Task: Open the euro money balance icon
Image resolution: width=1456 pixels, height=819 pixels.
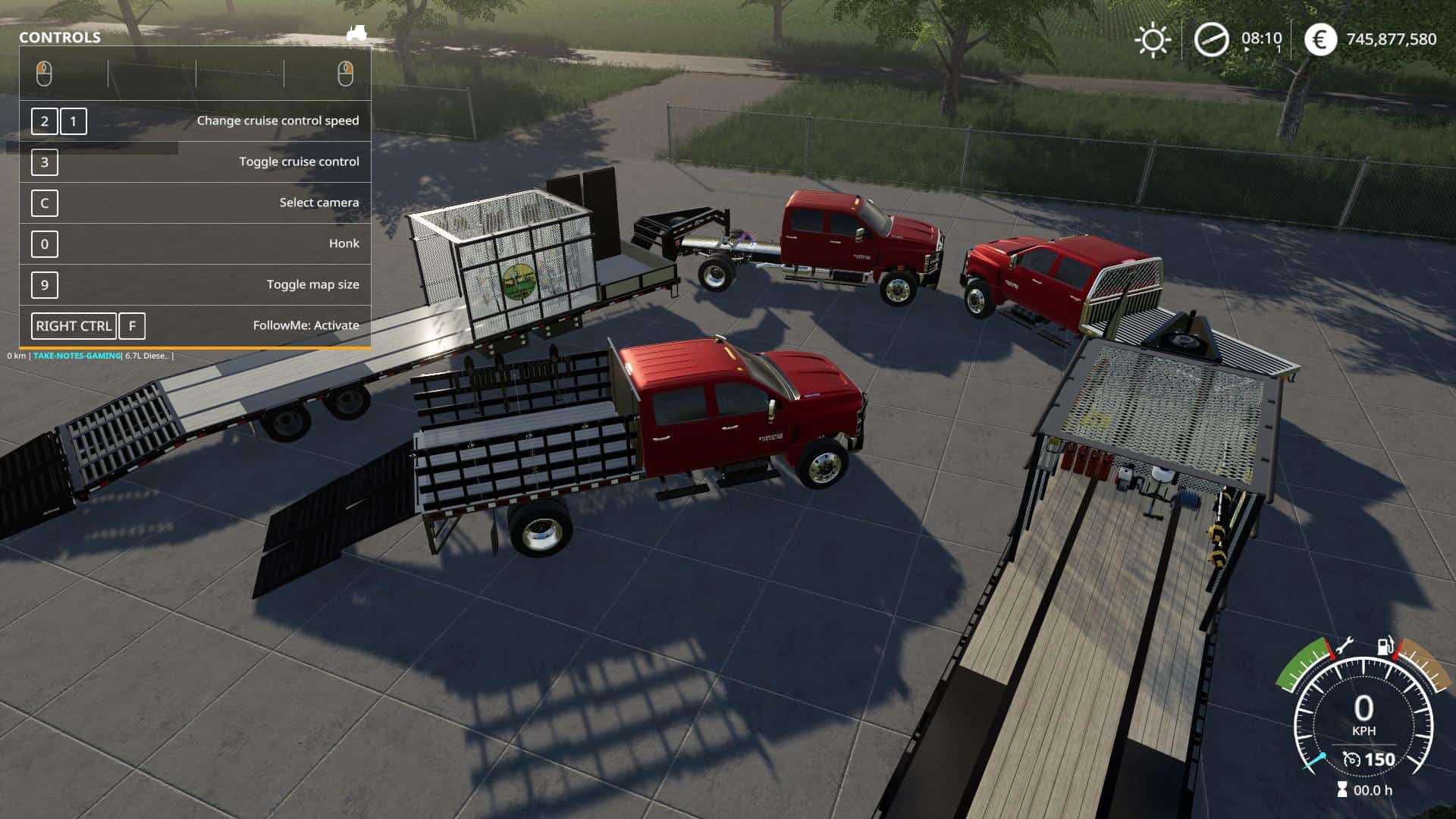Action: pos(1320,39)
